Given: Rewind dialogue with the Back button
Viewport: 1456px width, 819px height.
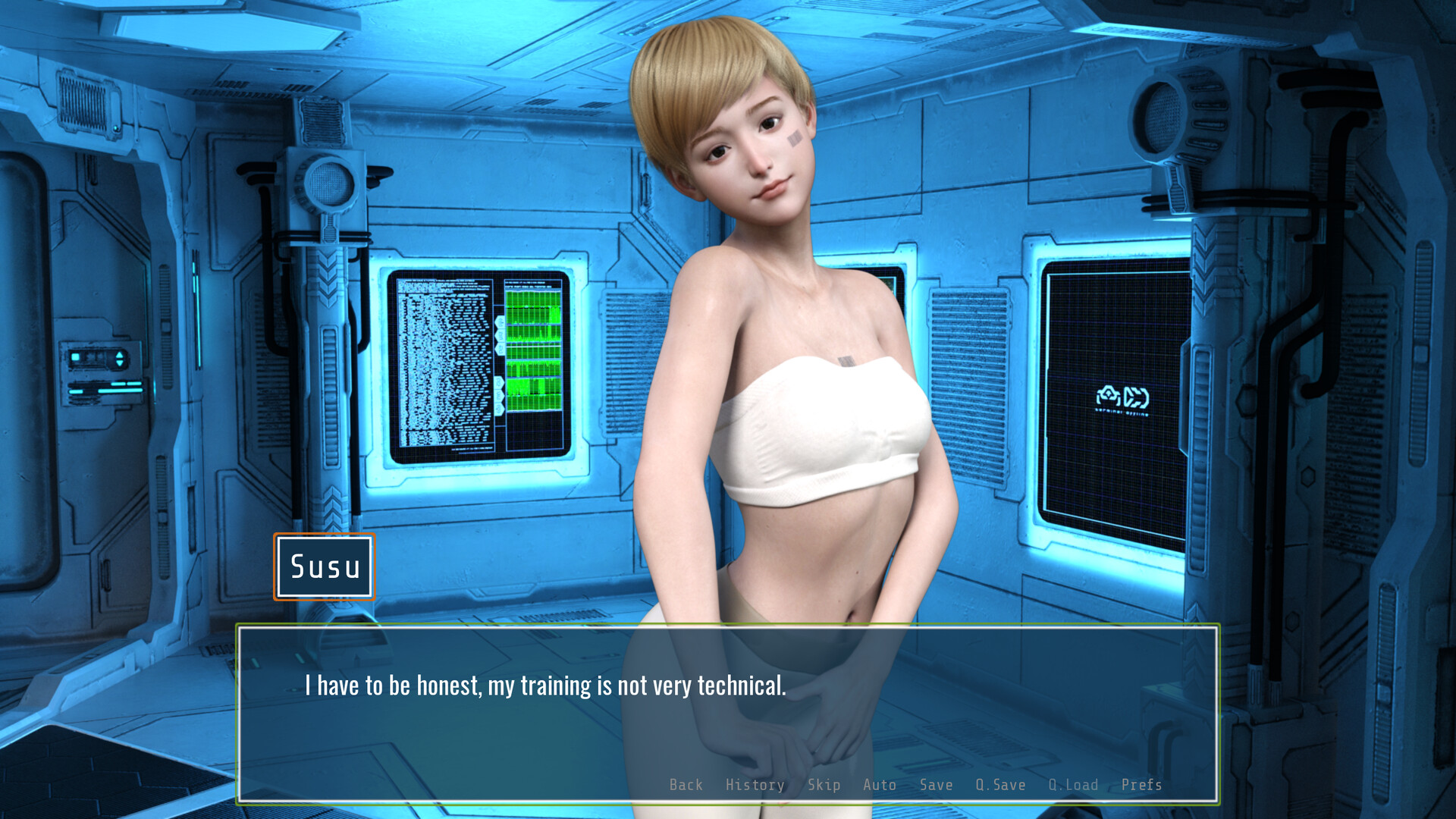Looking at the screenshot, I should click(686, 785).
